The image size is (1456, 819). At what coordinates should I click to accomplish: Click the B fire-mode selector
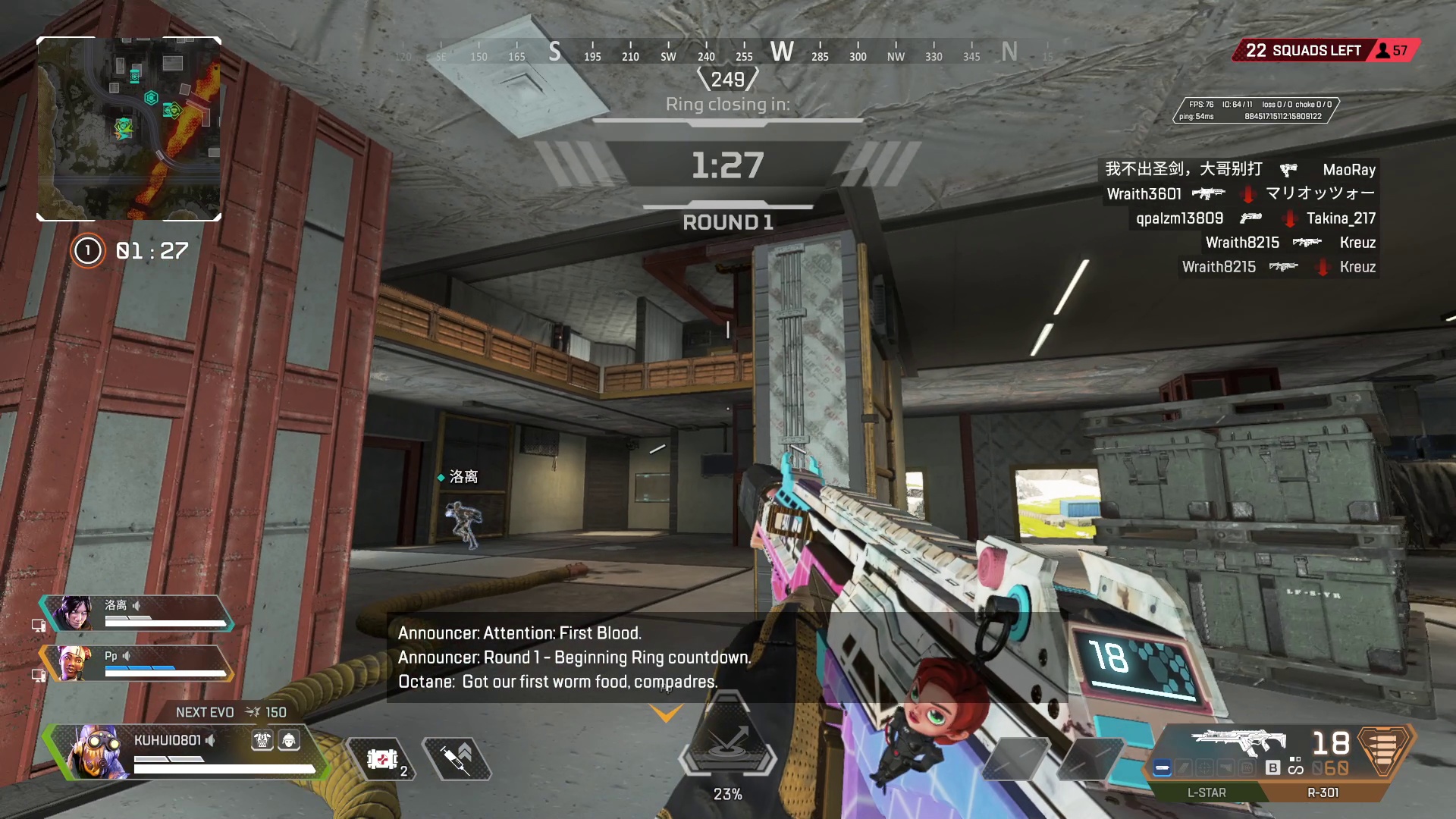click(x=1272, y=768)
